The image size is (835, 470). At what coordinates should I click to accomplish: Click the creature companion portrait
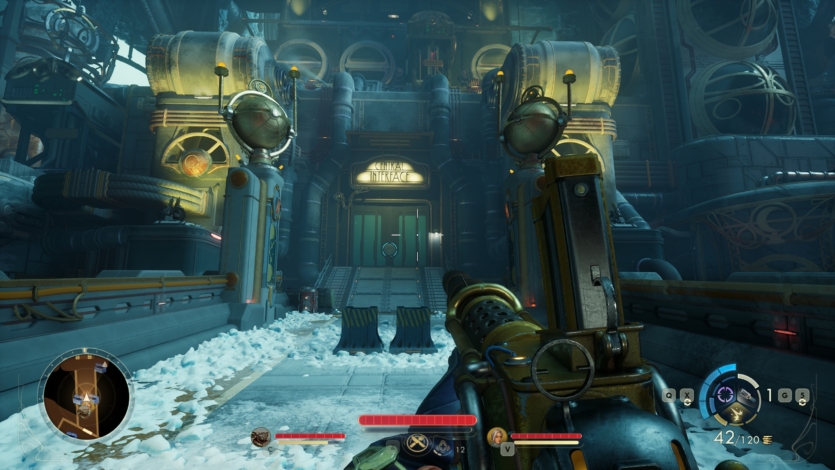tap(261, 436)
